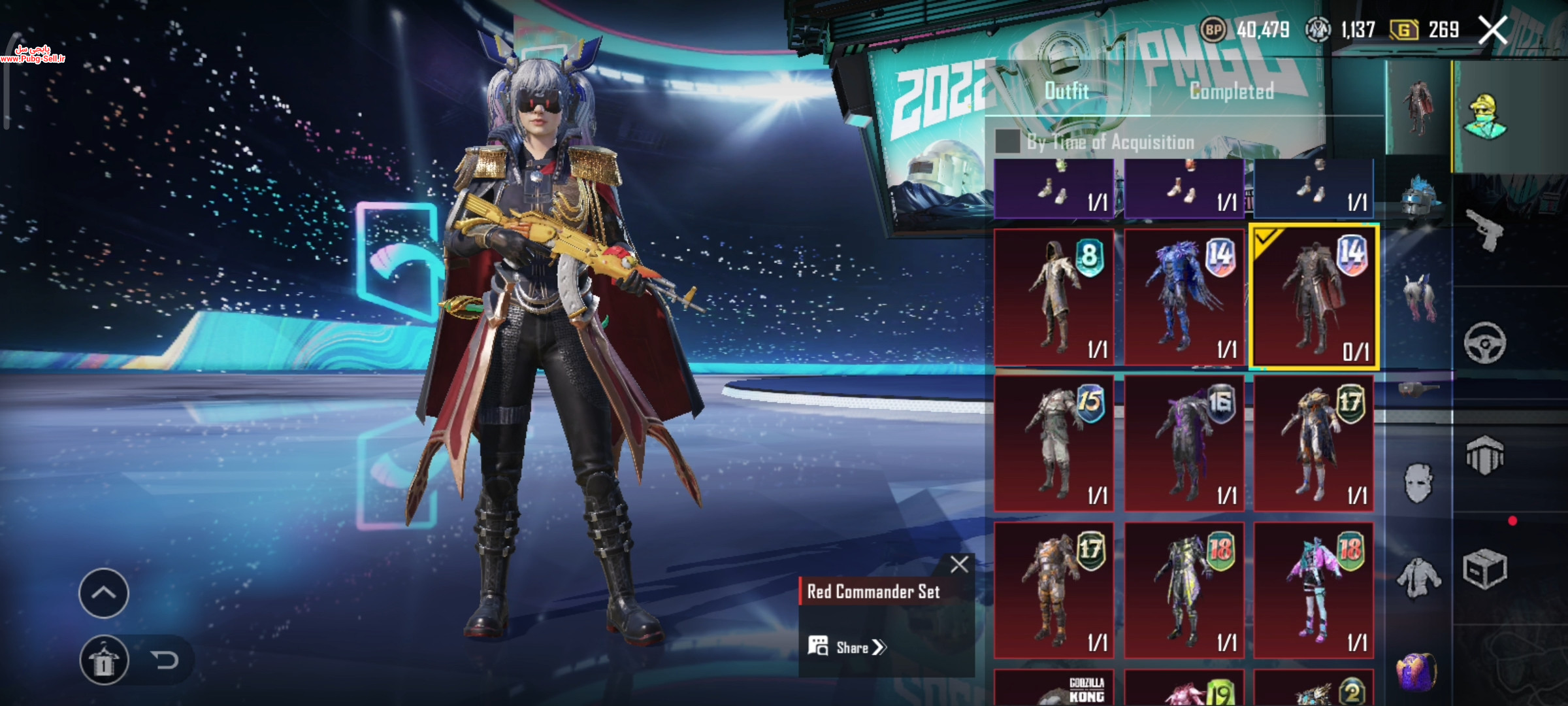Choose the blue winged level 14 outfit

pyautogui.click(x=1184, y=297)
